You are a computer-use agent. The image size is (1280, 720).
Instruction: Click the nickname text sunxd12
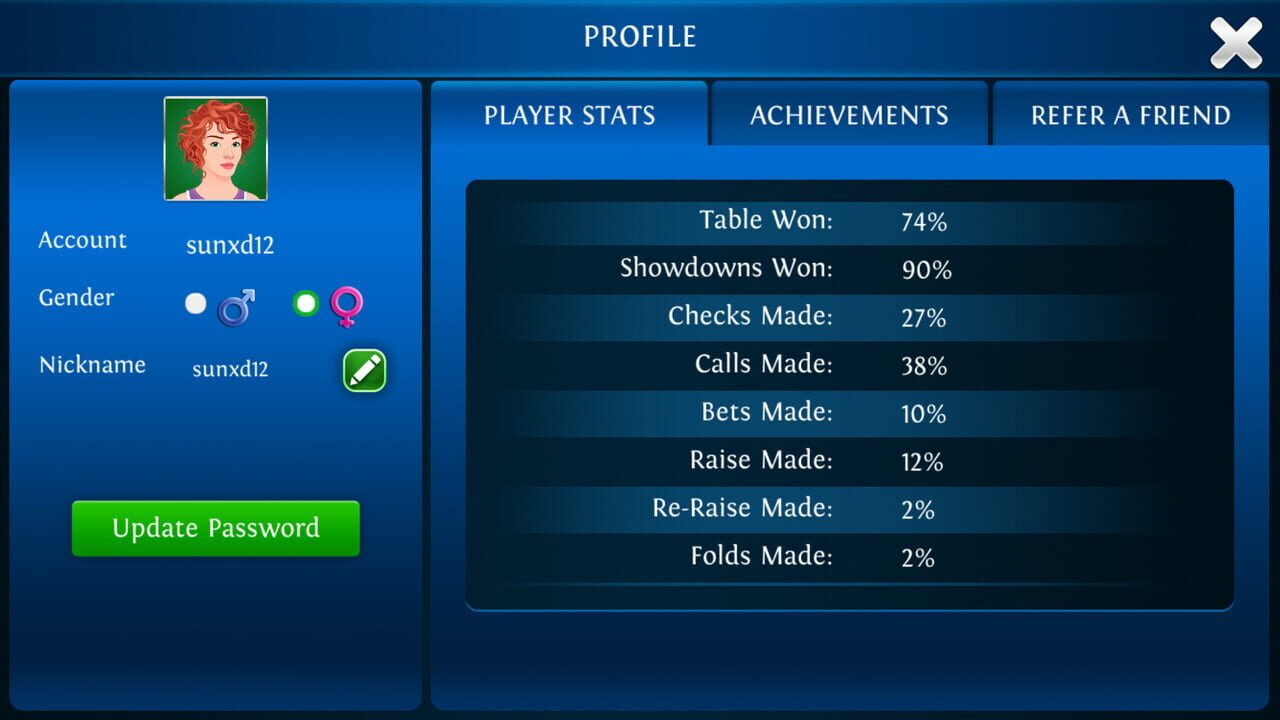pyautogui.click(x=229, y=369)
